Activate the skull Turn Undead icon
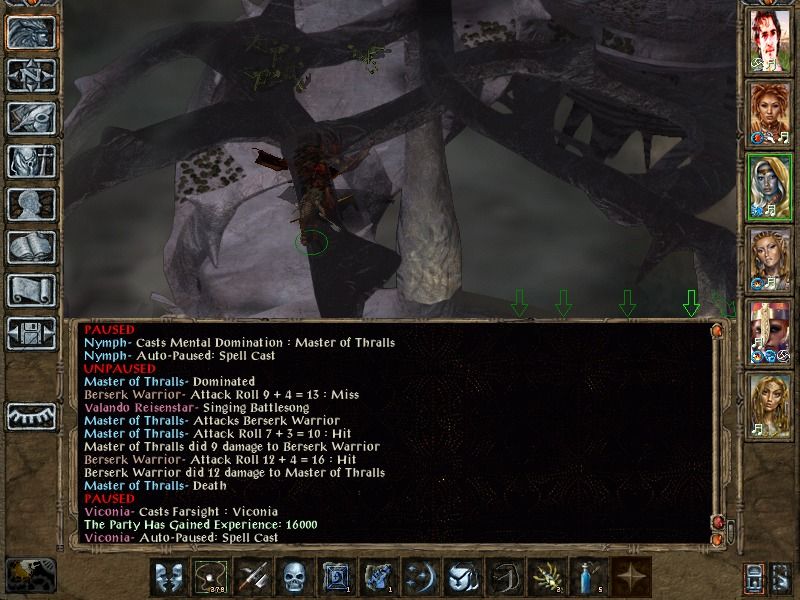This screenshot has height=600, width=800. (x=294, y=577)
